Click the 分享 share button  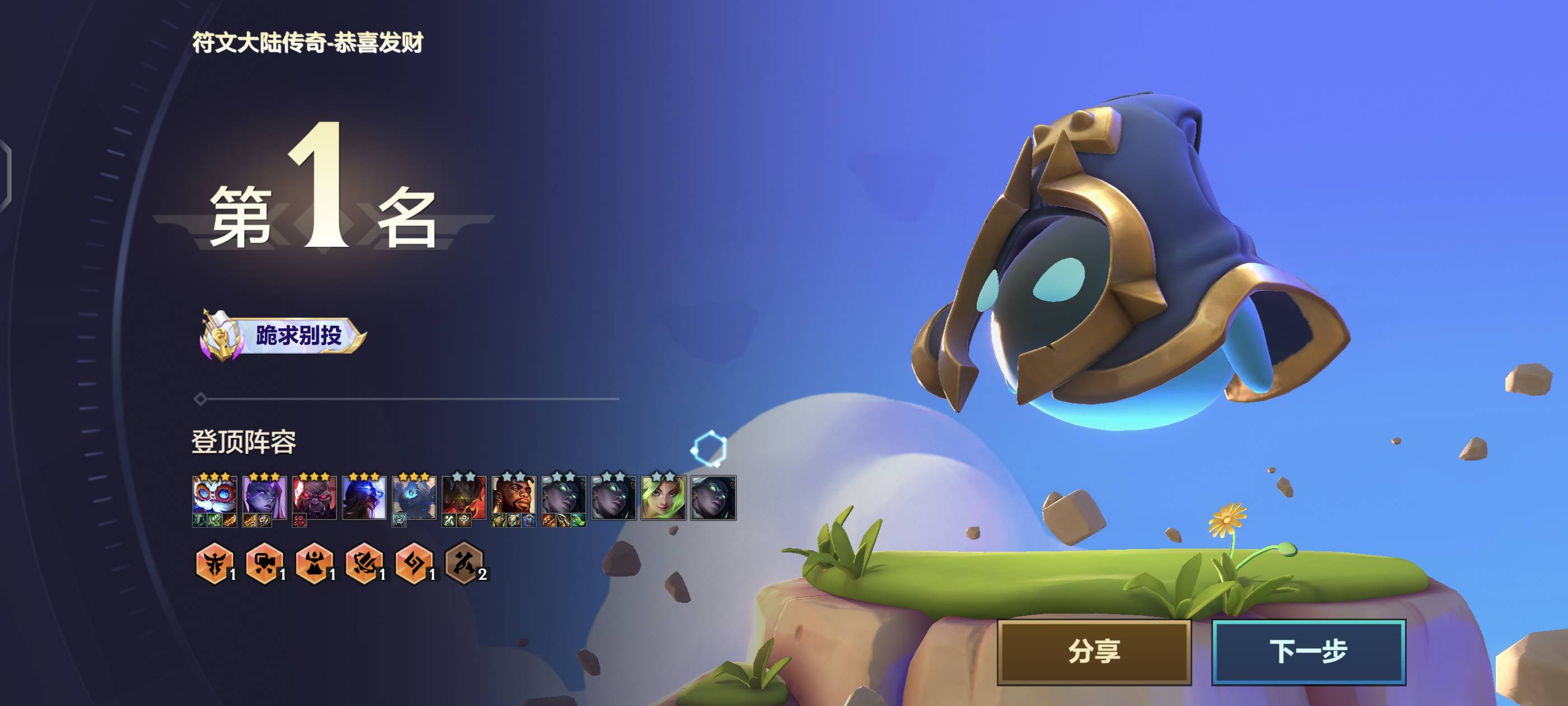(1093, 652)
